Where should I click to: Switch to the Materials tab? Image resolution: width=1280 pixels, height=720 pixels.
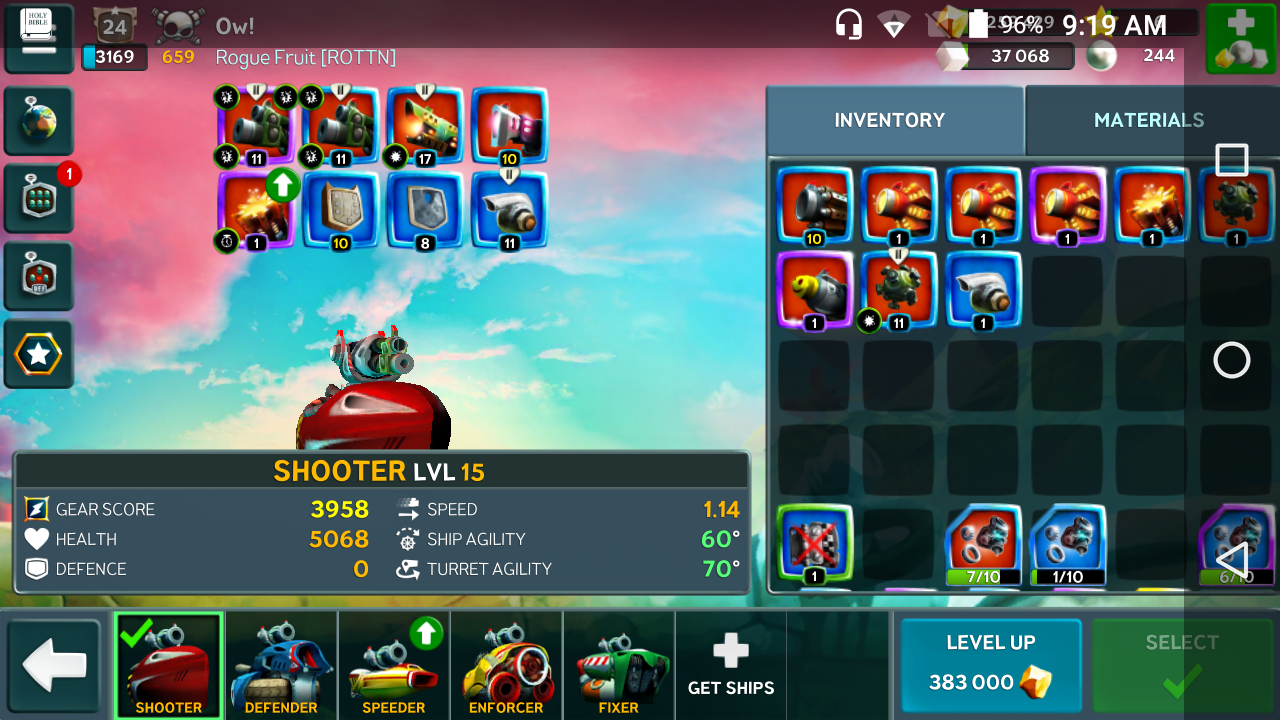click(1148, 120)
